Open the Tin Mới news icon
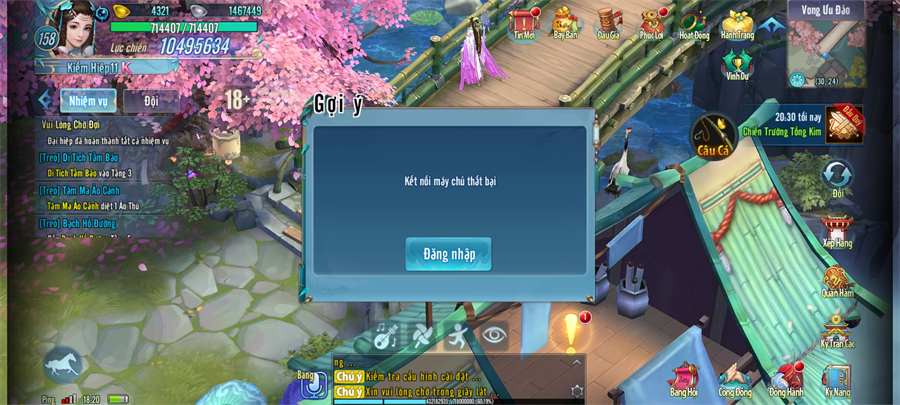 524,22
